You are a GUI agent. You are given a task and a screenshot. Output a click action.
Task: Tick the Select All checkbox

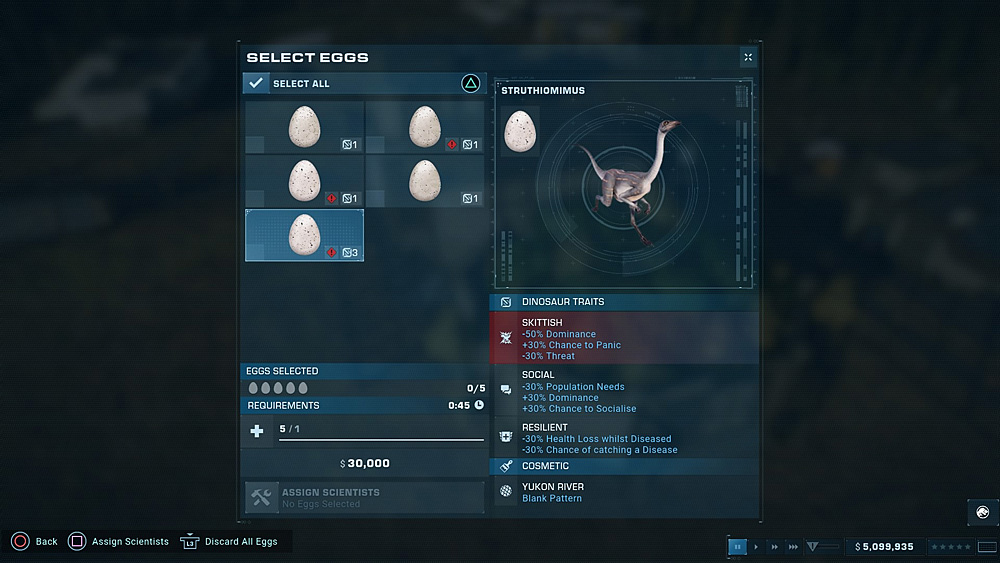(x=256, y=84)
